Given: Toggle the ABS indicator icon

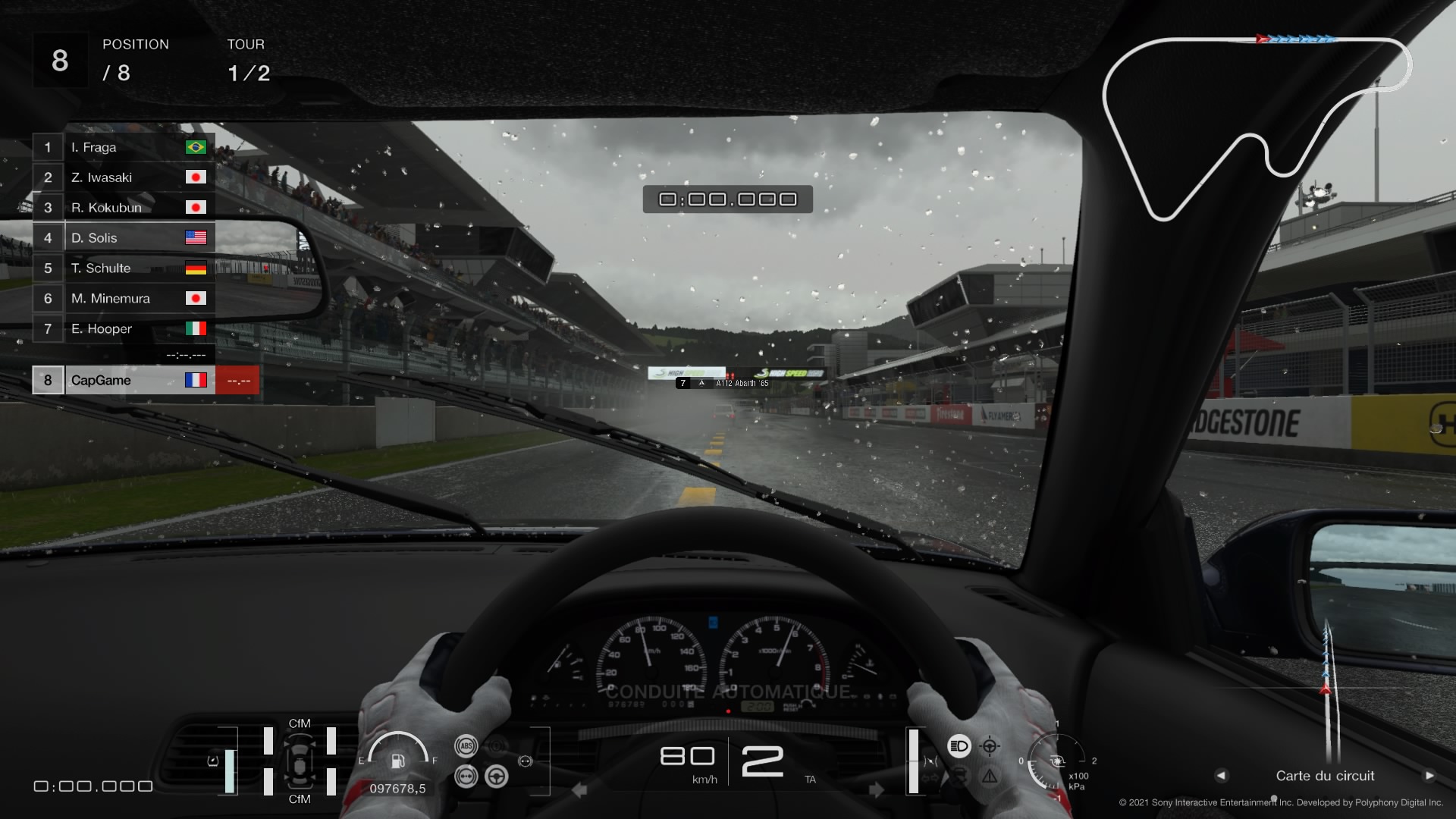Looking at the screenshot, I should (x=466, y=746).
